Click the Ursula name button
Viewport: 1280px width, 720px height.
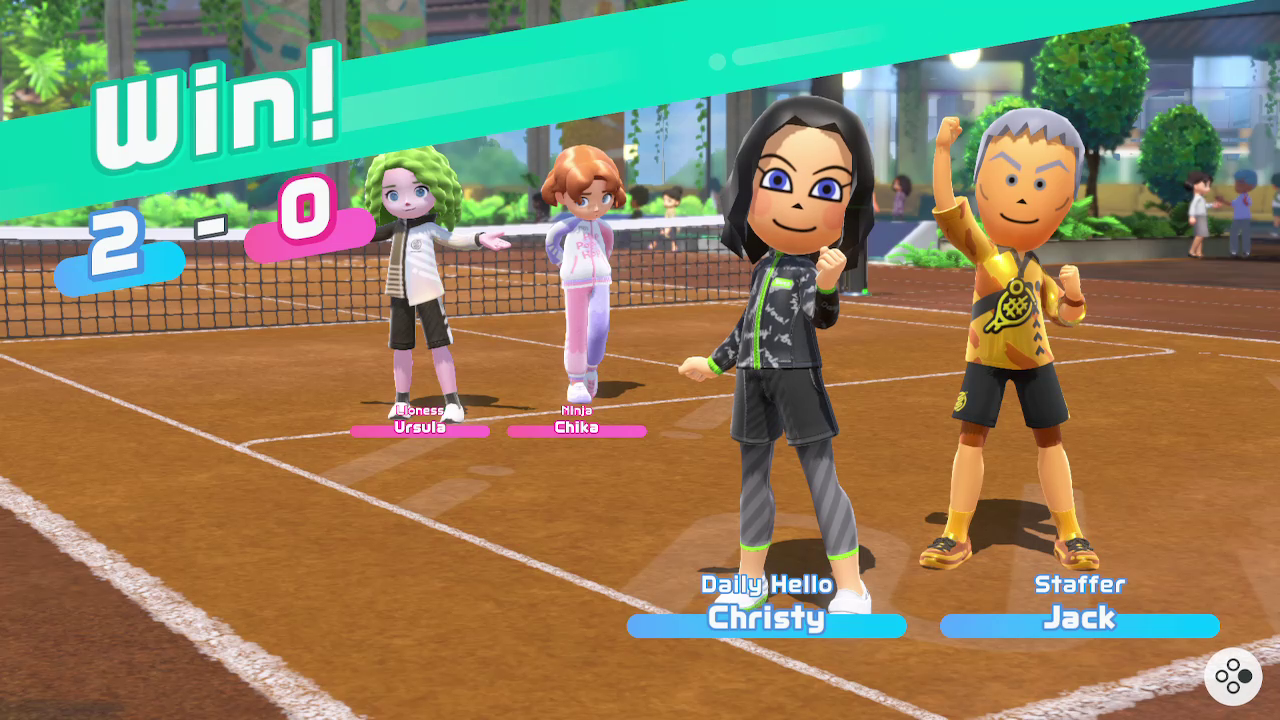pyautogui.click(x=421, y=429)
